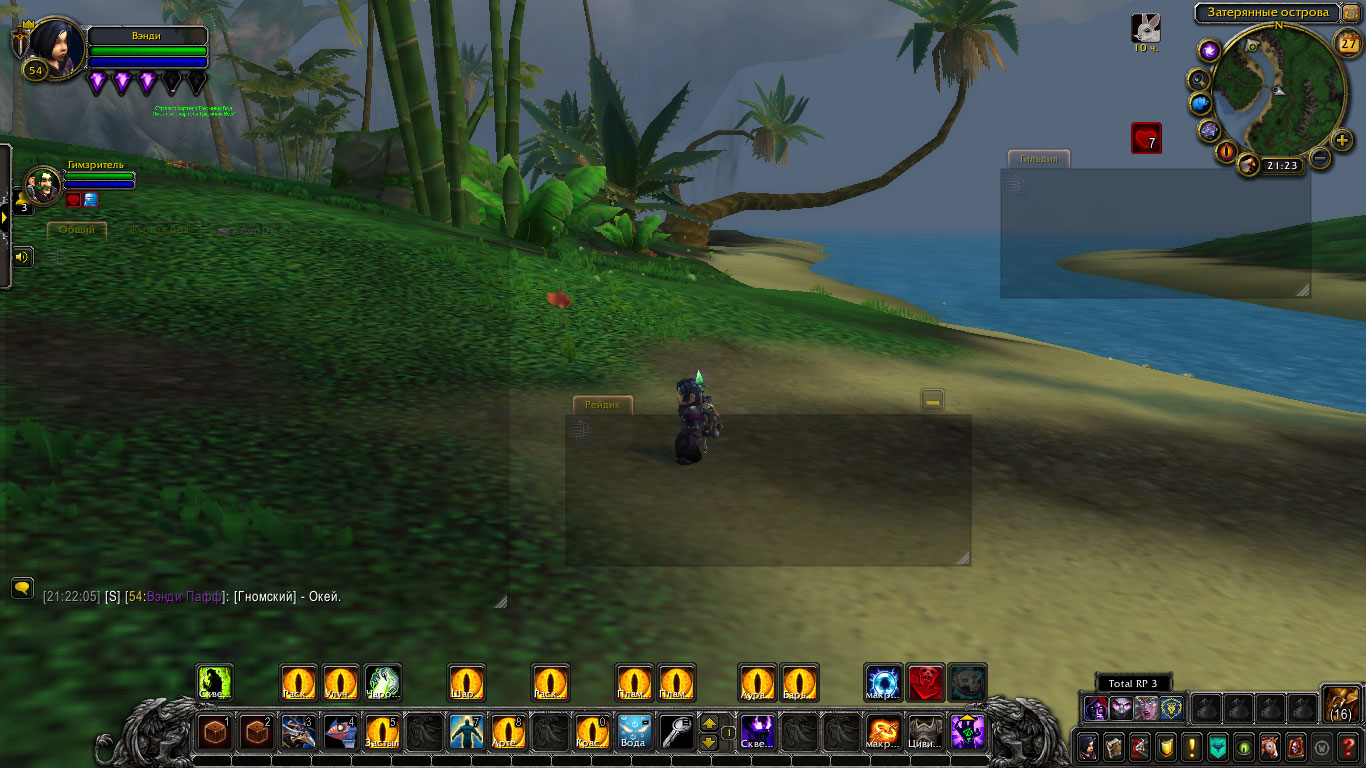Open the red question mark help button
The image size is (1366, 768).
point(1348,746)
